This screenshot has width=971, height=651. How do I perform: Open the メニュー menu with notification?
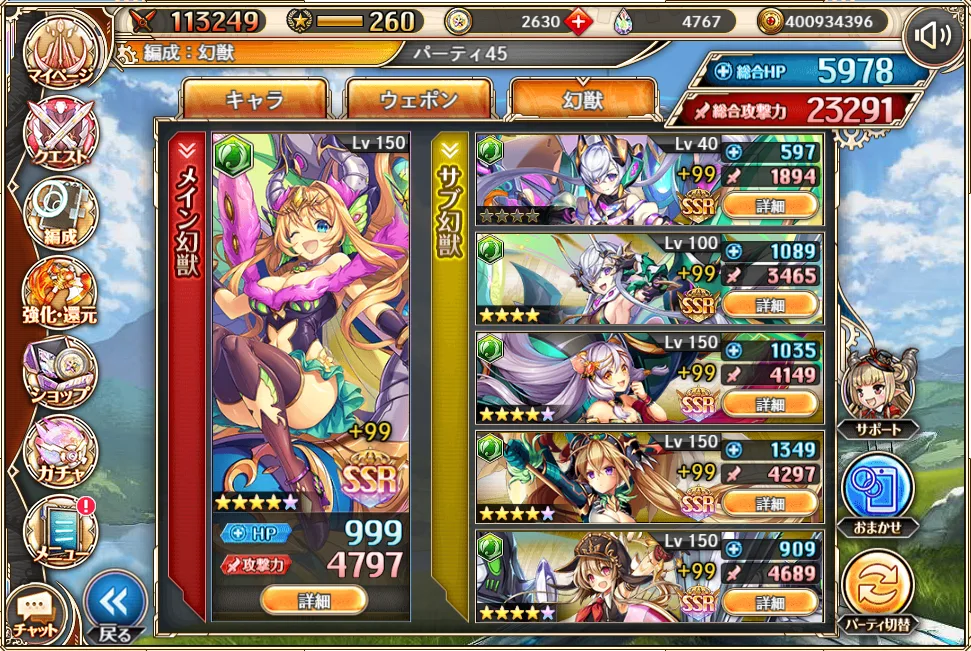point(60,530)
